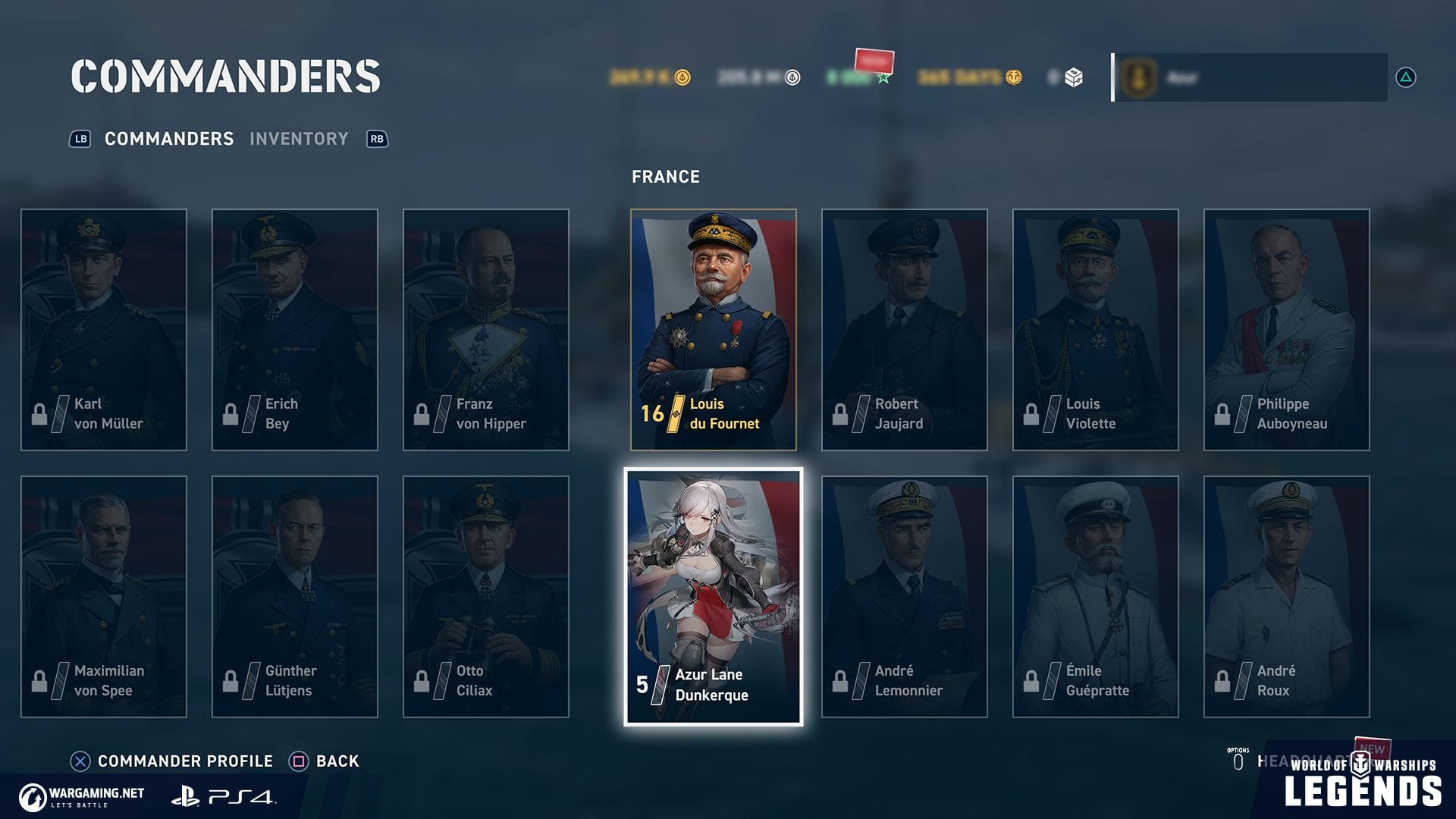Open the player profile panel
The image size is (1456, 819).
[1250, 77]
